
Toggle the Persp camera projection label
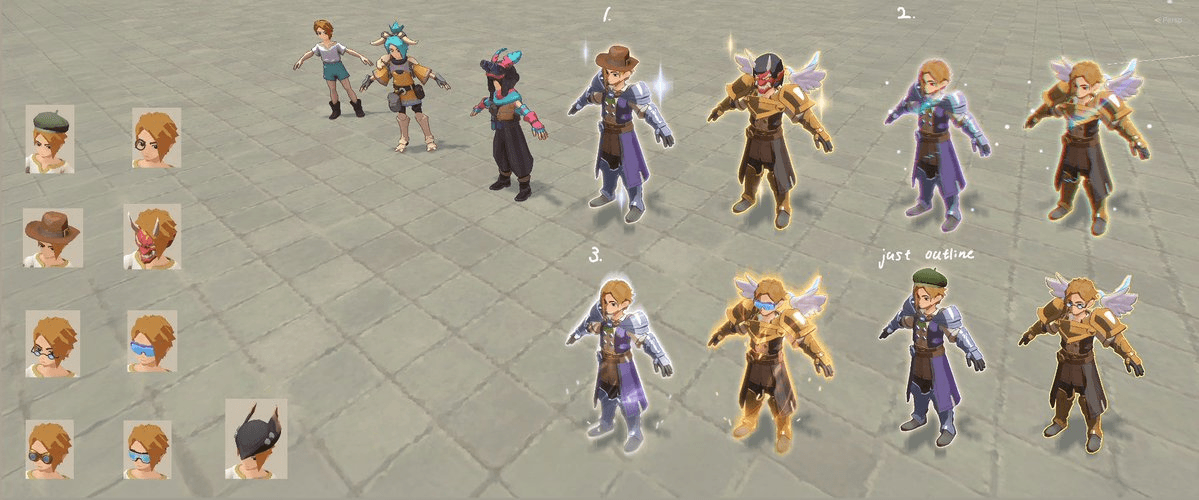click(1172, 20)
